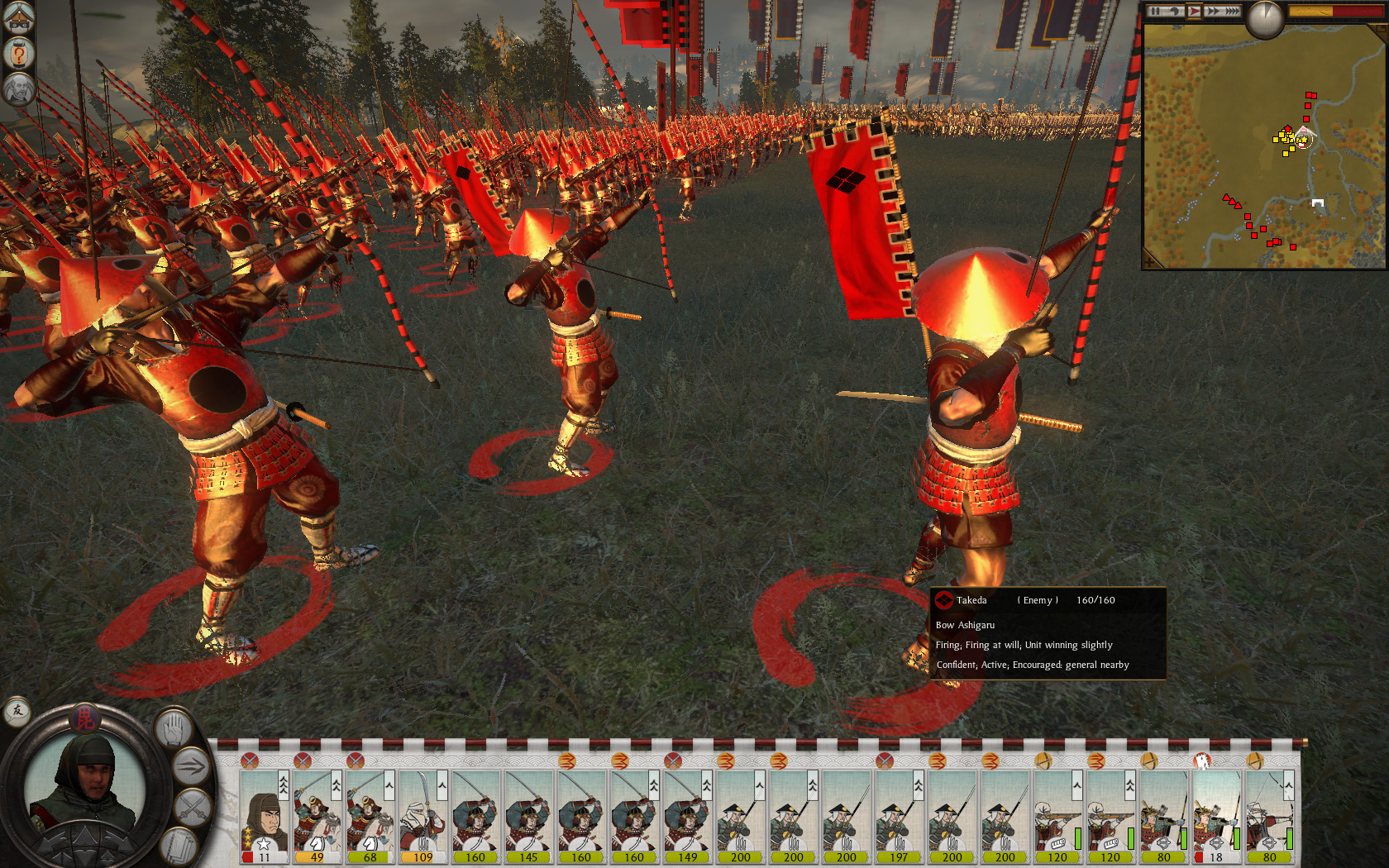The width and height of the screenshot is (1389, 868).
Task: Pause the battle
Action: point(1155,11)
